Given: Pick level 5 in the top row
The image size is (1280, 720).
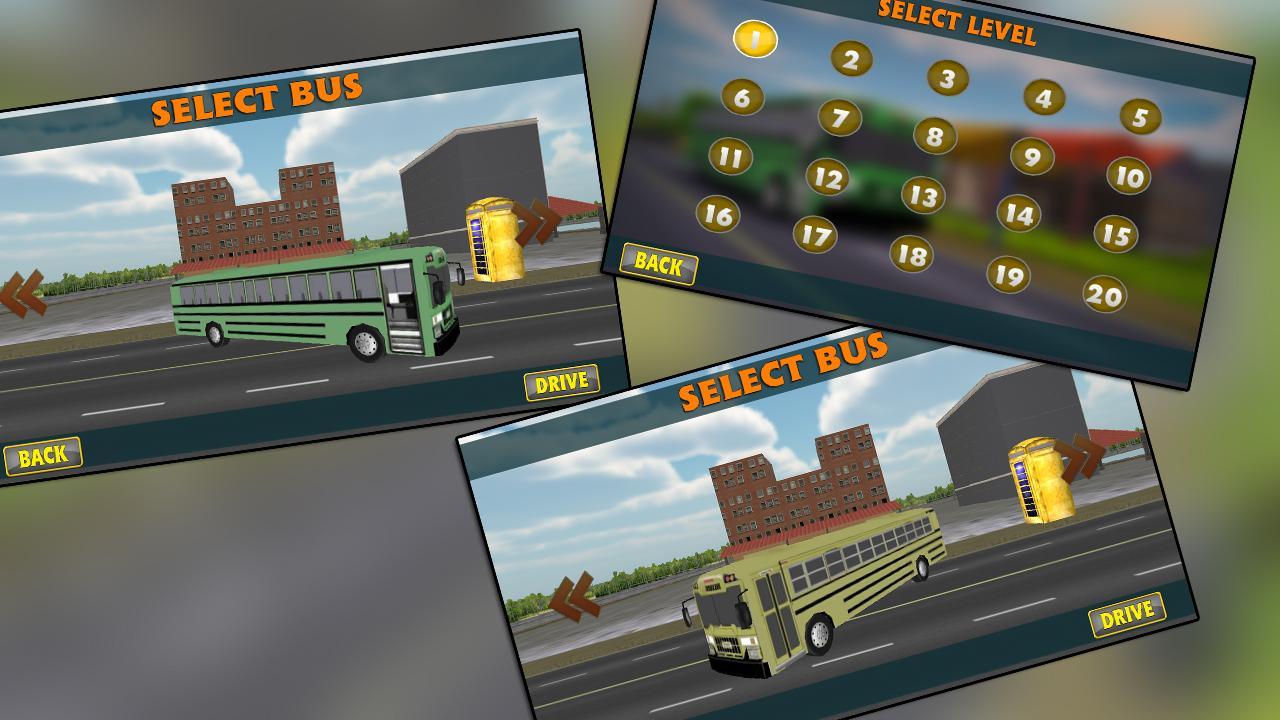Looking at the screenshot, I should 1139,117.
